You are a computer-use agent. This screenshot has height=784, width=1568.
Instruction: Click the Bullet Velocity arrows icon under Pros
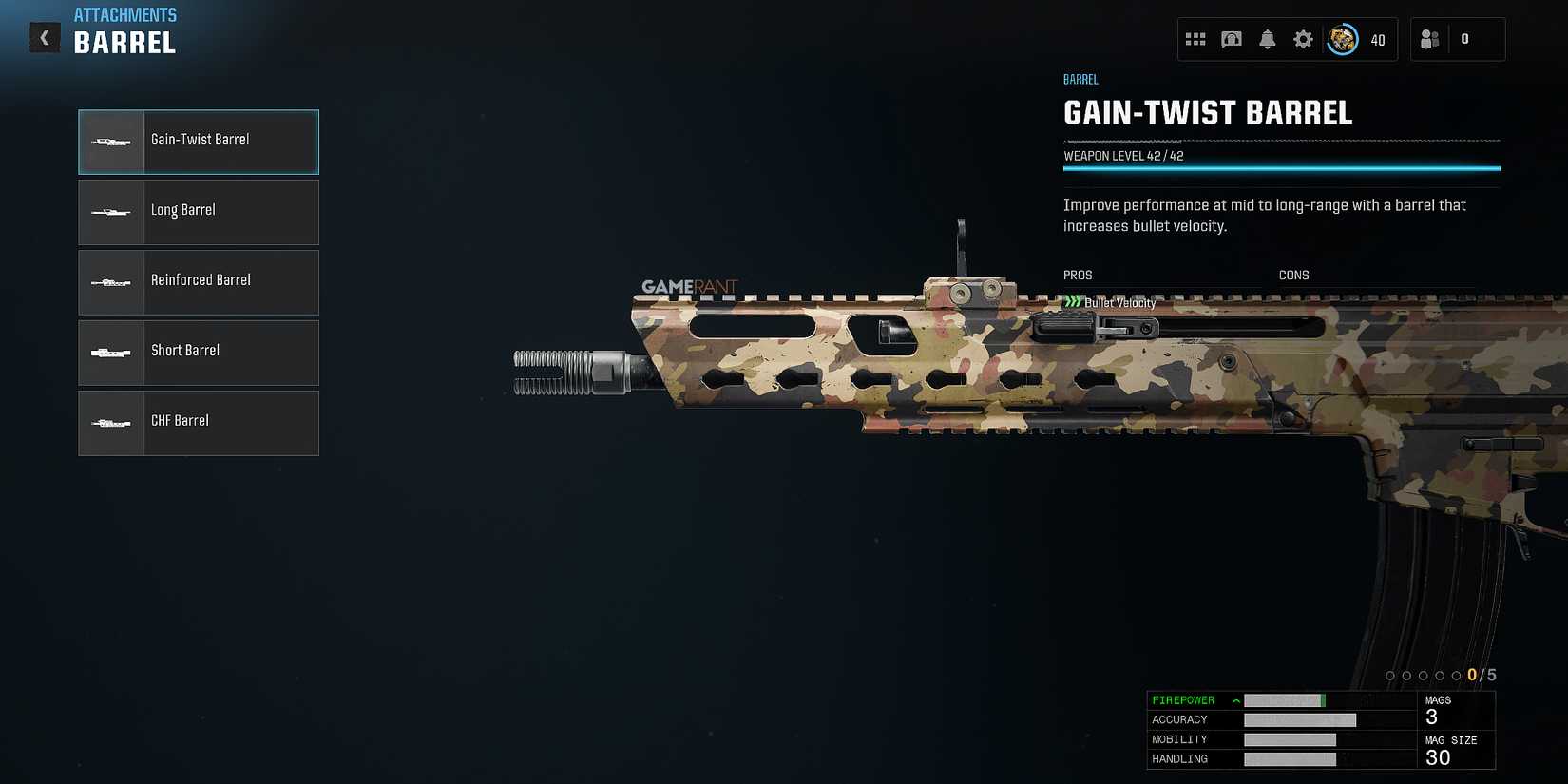[x=1073, y=302]
